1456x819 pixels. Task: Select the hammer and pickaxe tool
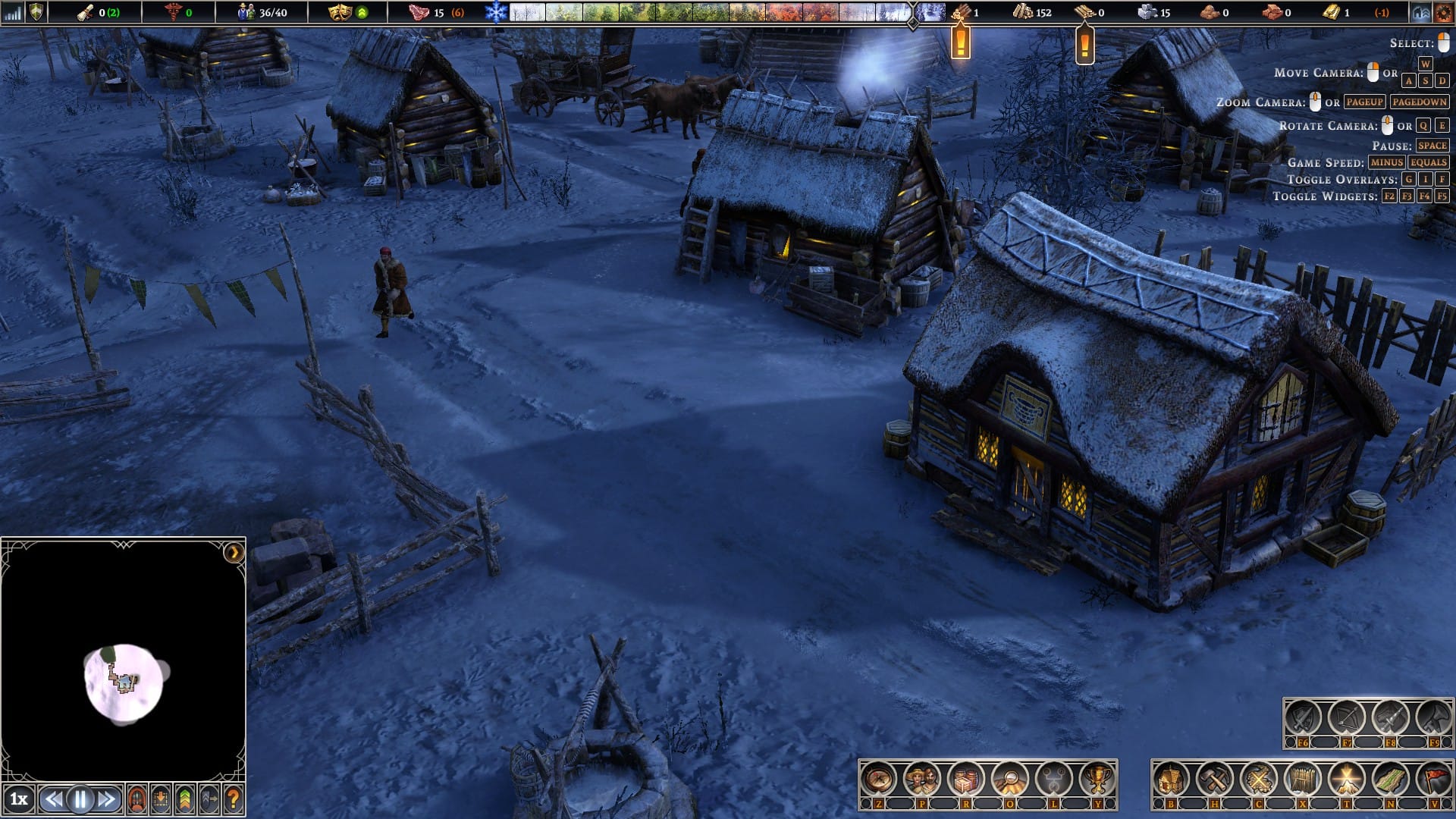click(1215, 779)
